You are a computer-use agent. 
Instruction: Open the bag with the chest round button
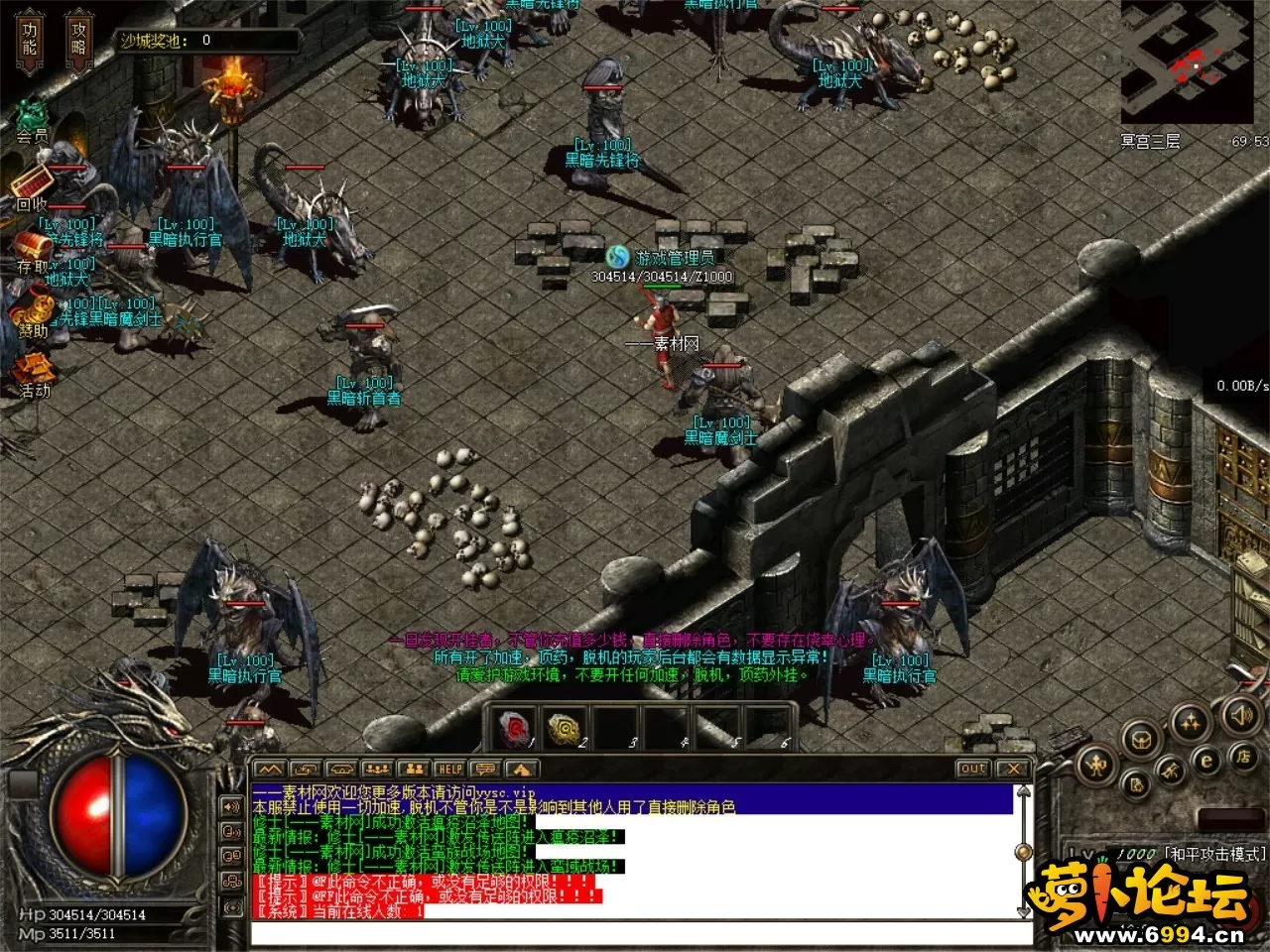tap(1141, 739)
